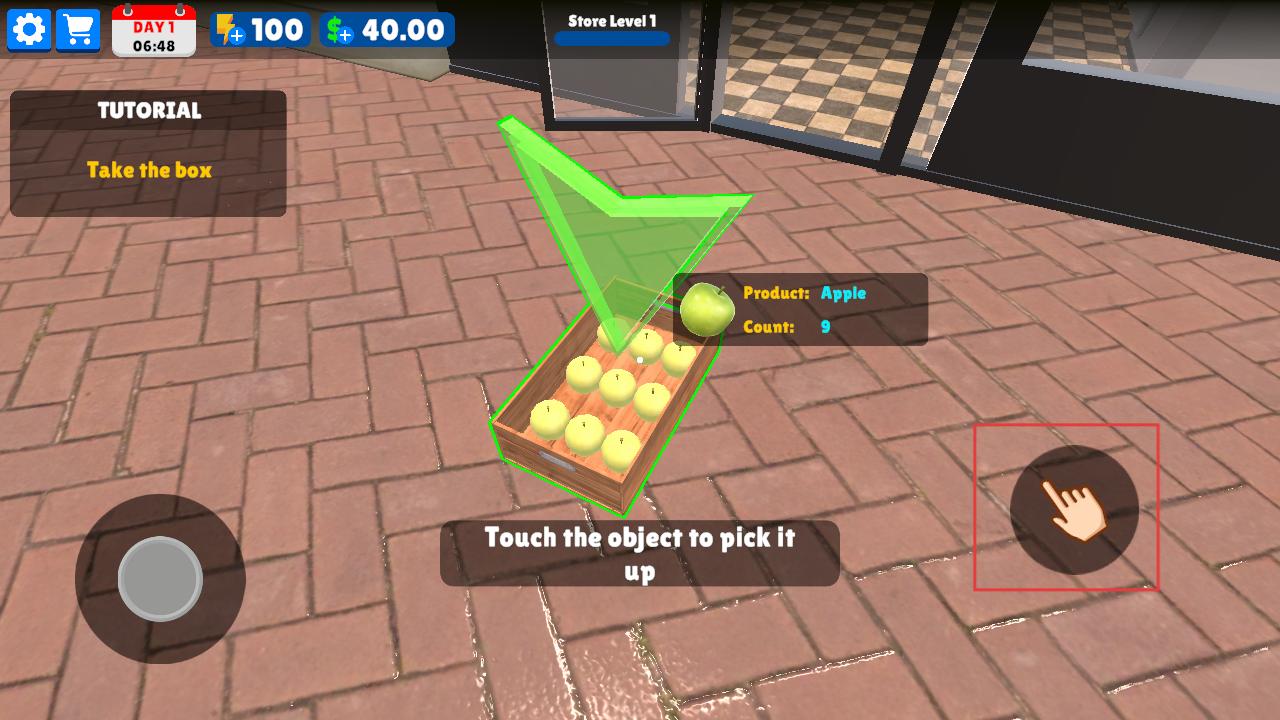Open the settings gear menu

29,30
